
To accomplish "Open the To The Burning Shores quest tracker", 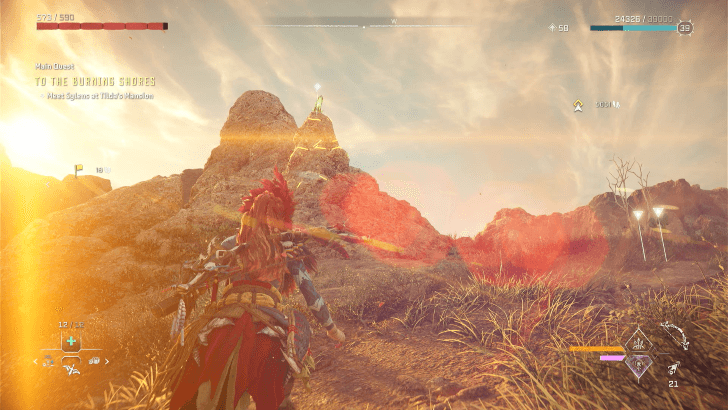I will click(97, 81).
